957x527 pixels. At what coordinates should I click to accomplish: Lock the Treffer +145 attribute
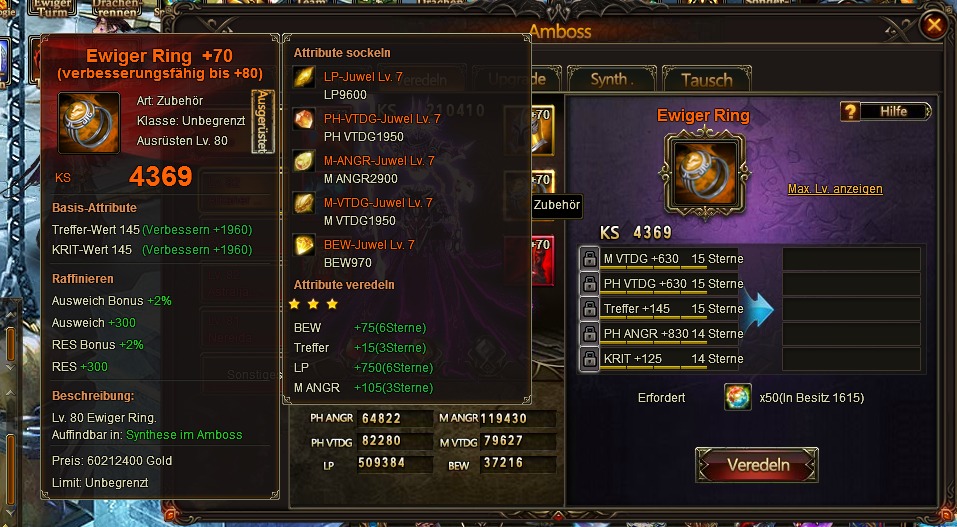pos(590,309)
